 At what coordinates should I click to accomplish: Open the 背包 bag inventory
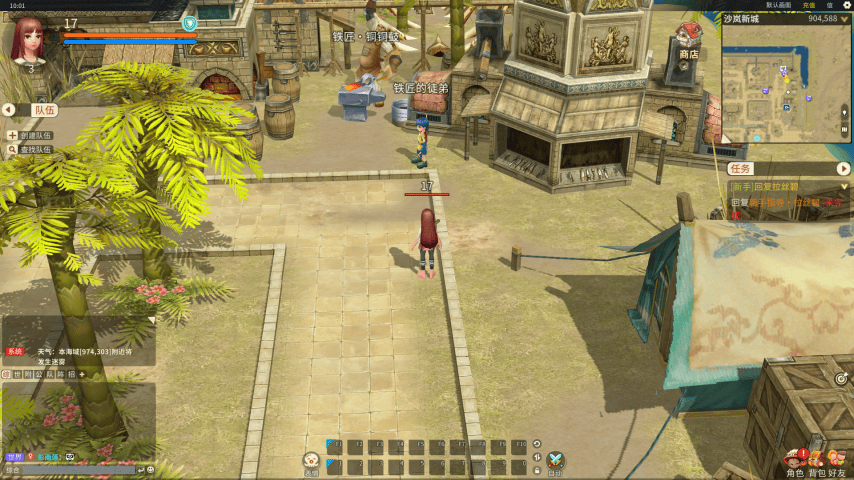coord(816,461)
